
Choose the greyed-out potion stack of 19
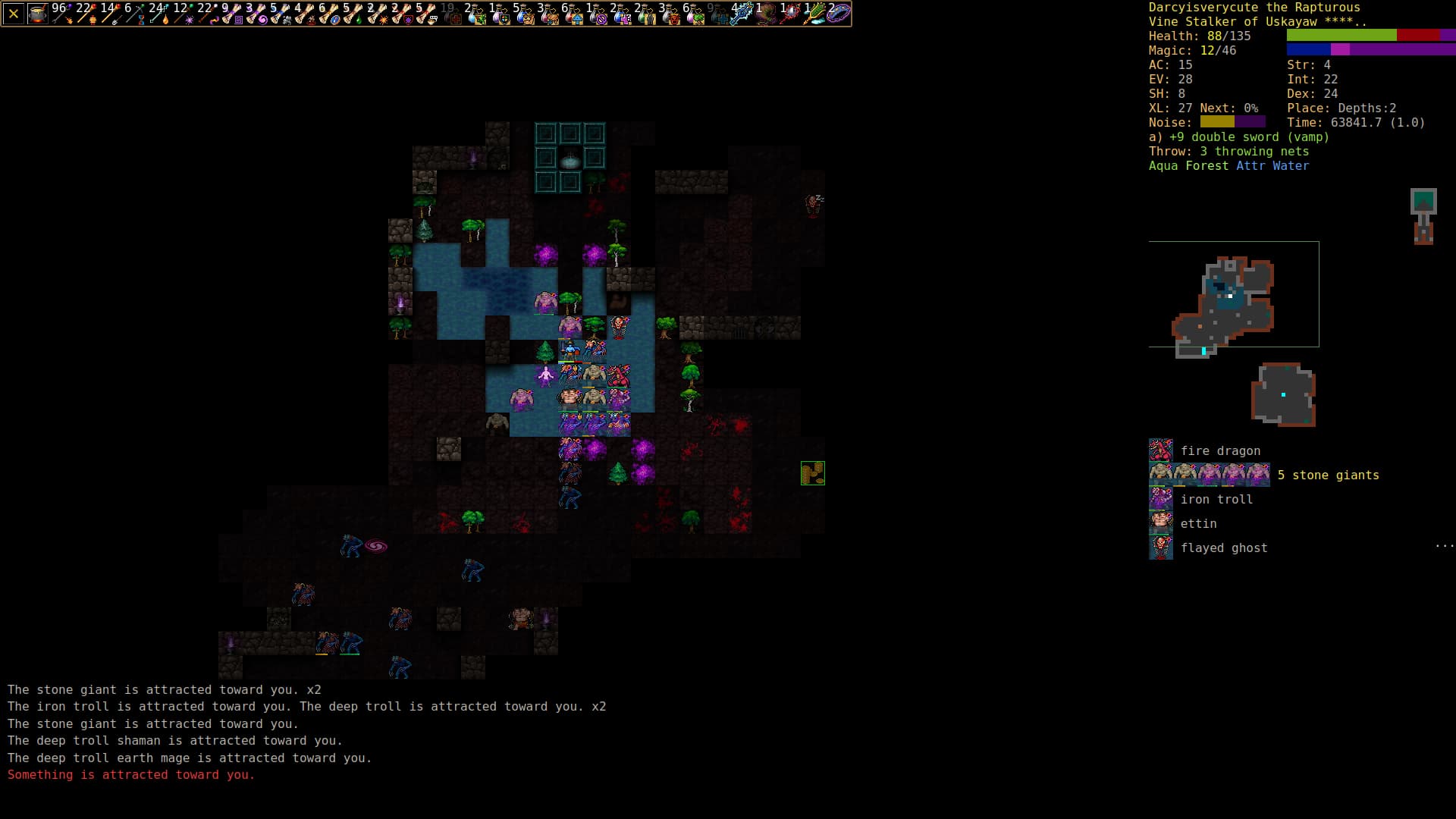point(450,14)
